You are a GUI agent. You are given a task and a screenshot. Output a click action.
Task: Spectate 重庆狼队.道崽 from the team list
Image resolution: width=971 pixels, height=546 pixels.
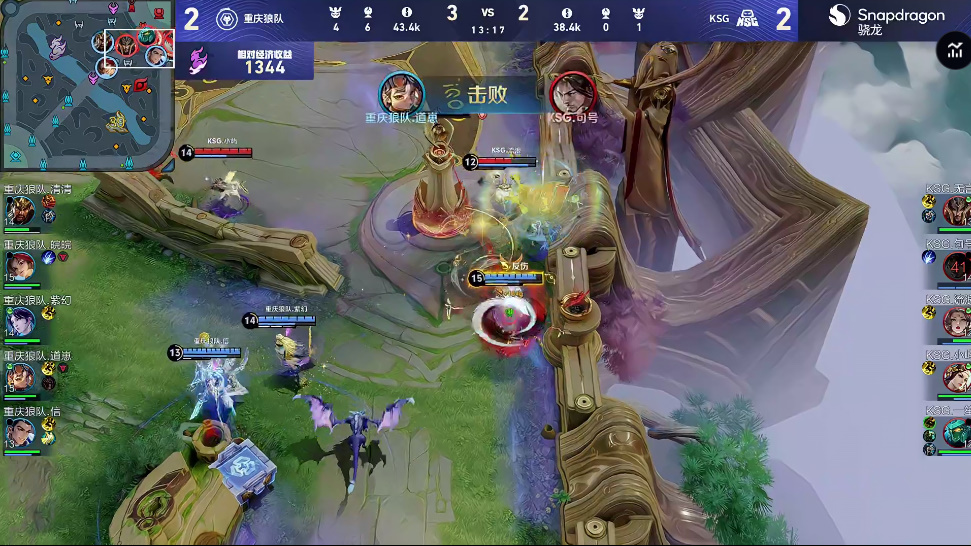tap(20, 376)
